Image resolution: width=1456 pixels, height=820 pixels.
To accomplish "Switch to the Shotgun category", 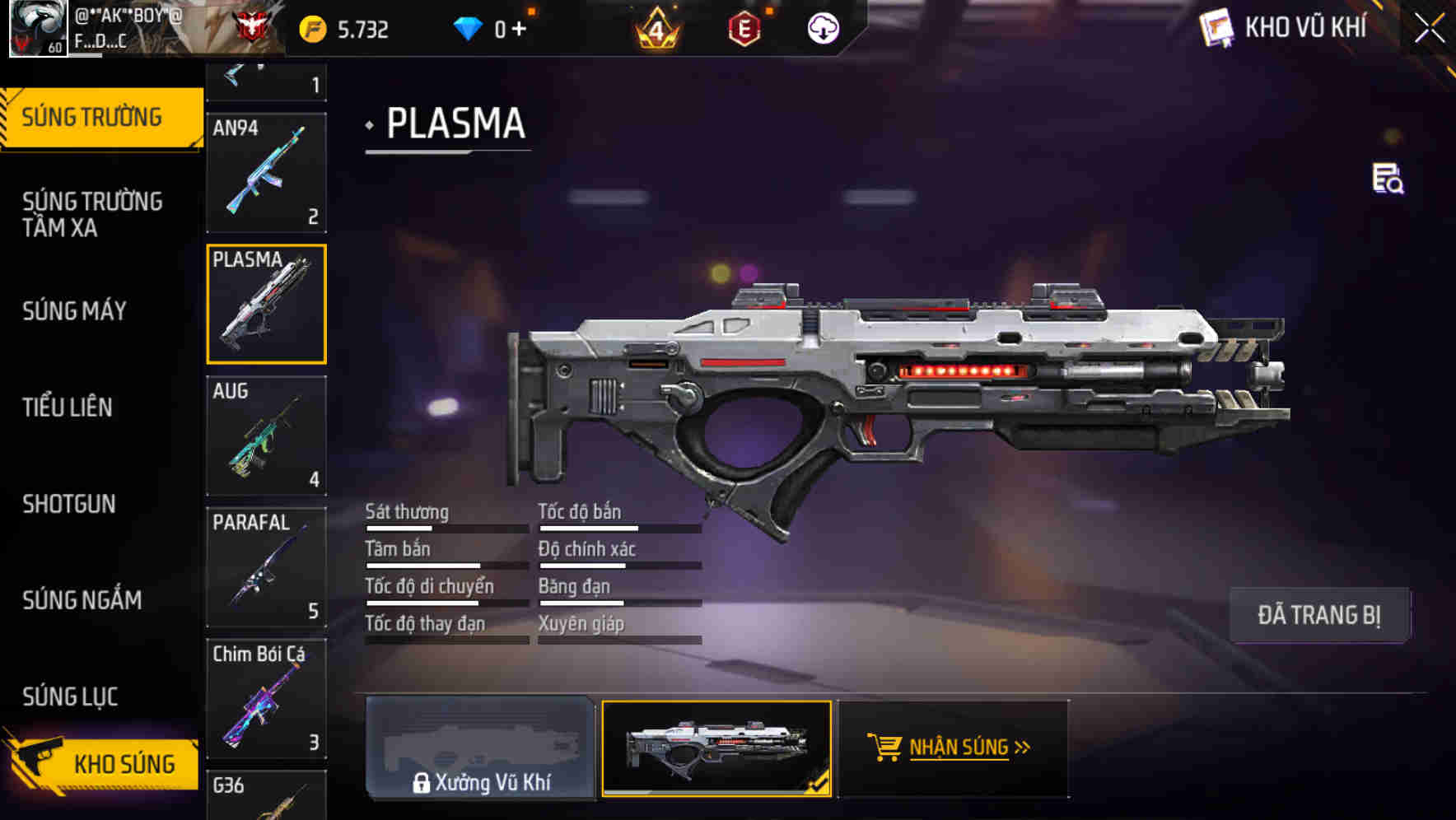I will [x=69, y=504].
